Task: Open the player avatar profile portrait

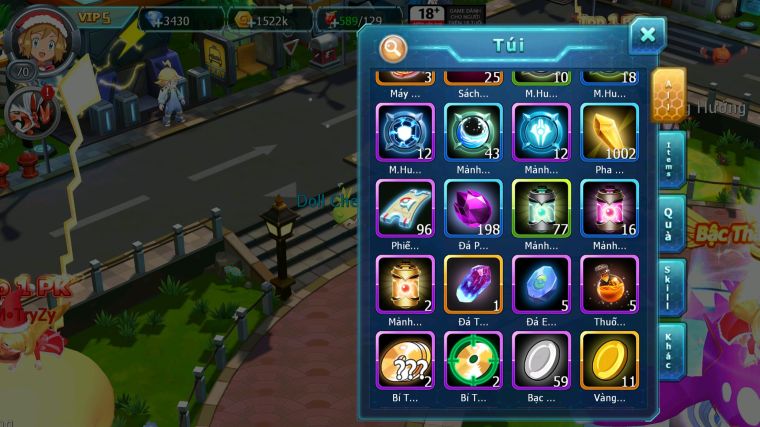Action: coord(40,40)
